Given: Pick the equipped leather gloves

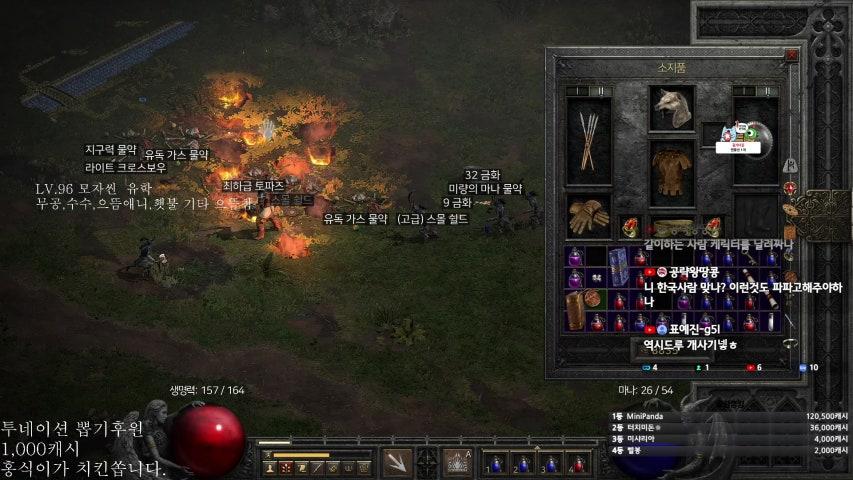Looking at the screenshot, I should [x=588, y=216].
